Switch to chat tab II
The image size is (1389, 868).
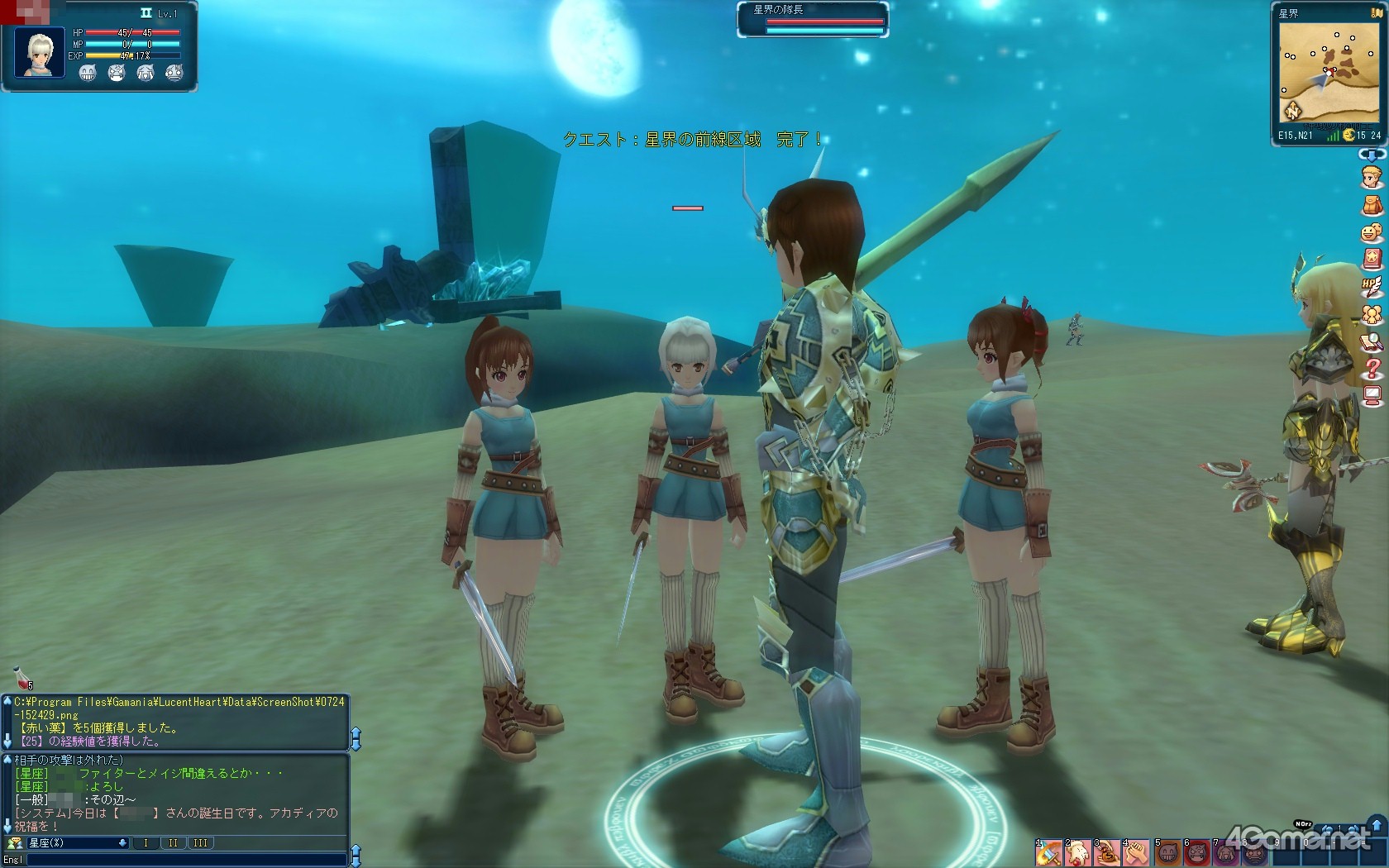click(x=173, y=843)
